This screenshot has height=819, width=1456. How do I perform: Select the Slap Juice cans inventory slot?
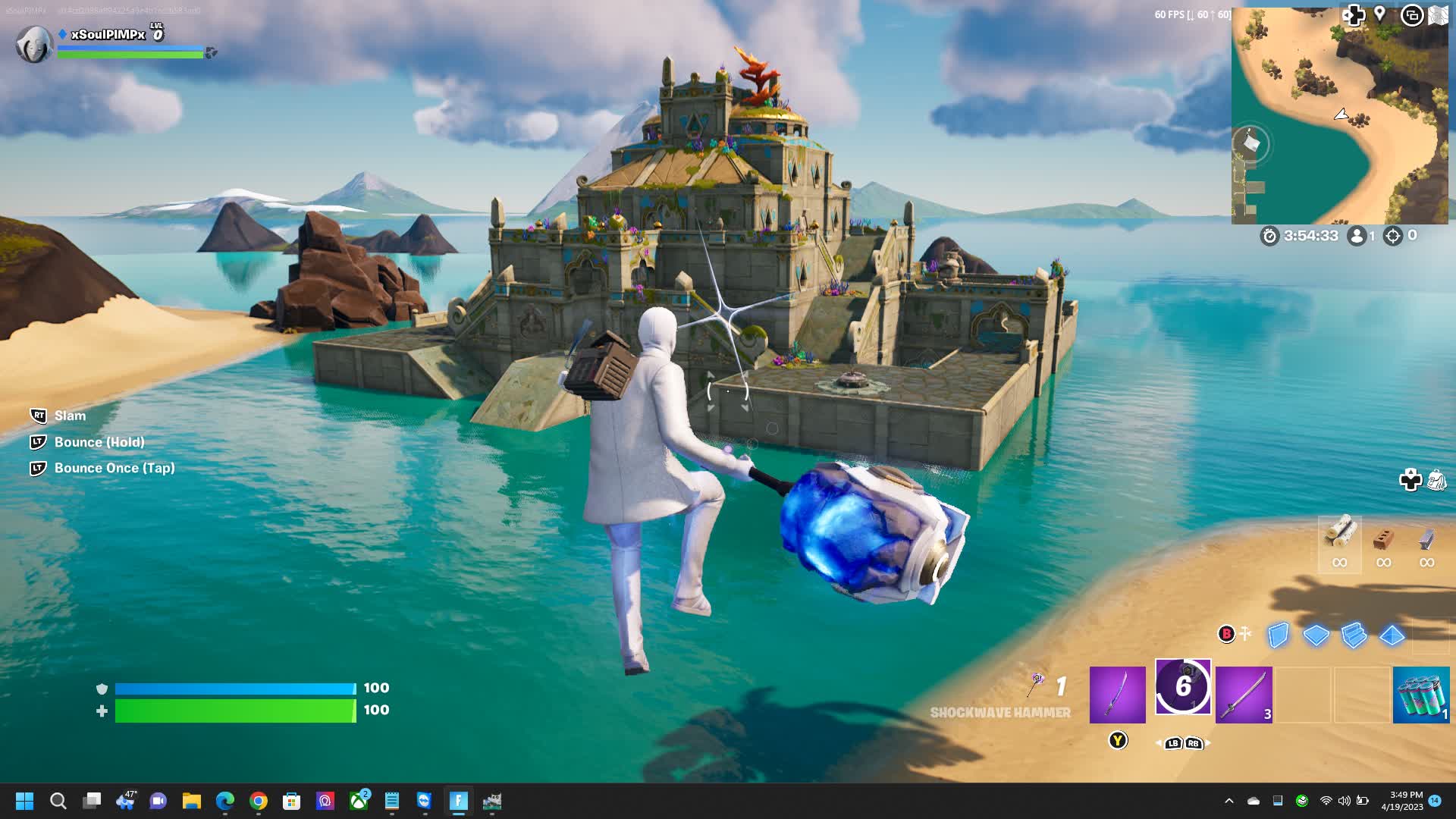coord(1420,695)
